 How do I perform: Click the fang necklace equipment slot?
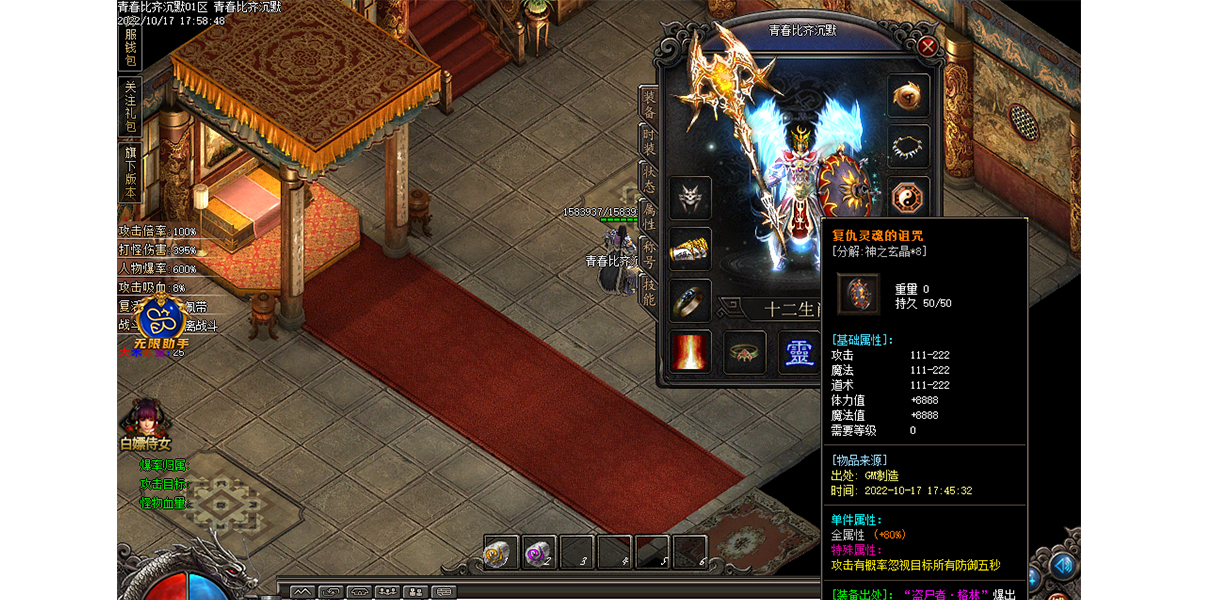[x=908, y=146]
